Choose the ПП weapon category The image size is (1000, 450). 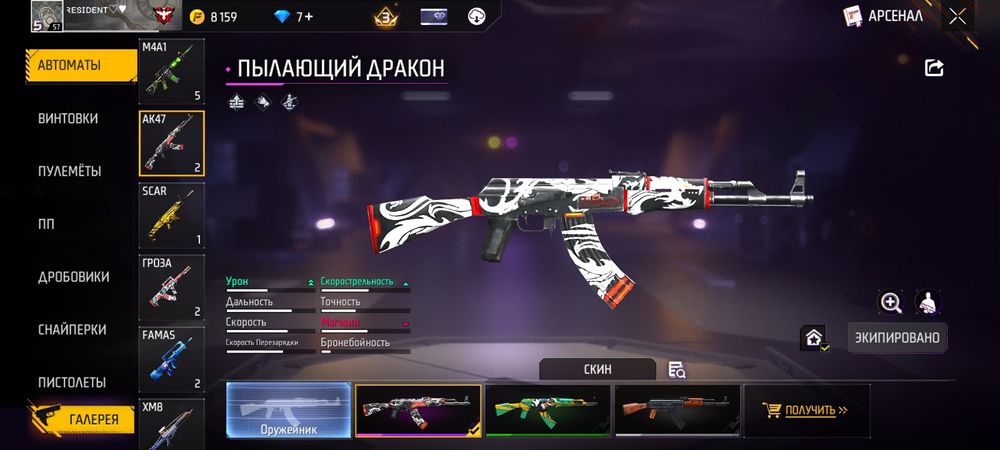click(x=46, y=224)
